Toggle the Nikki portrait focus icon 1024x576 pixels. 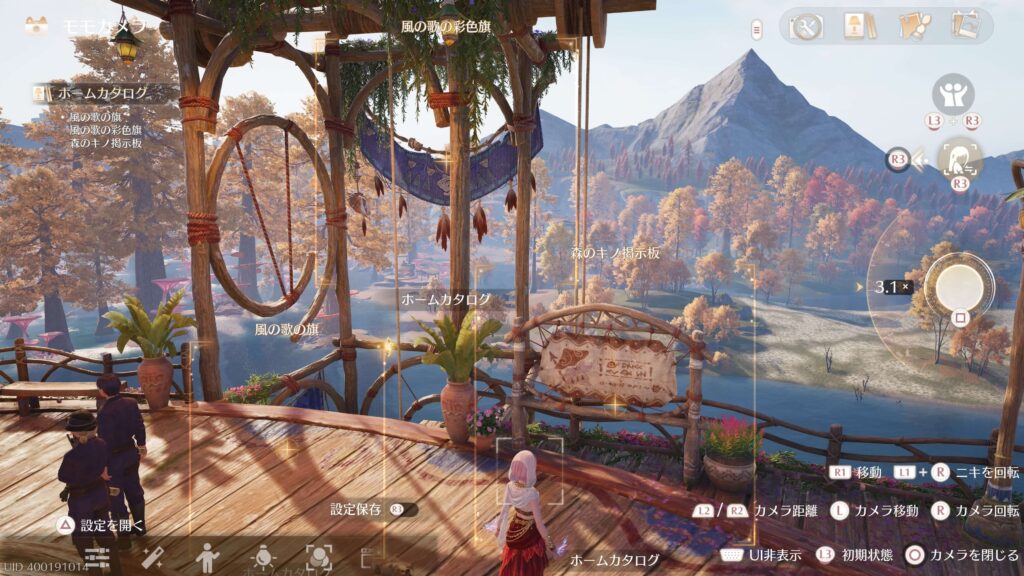pos(959,158)
